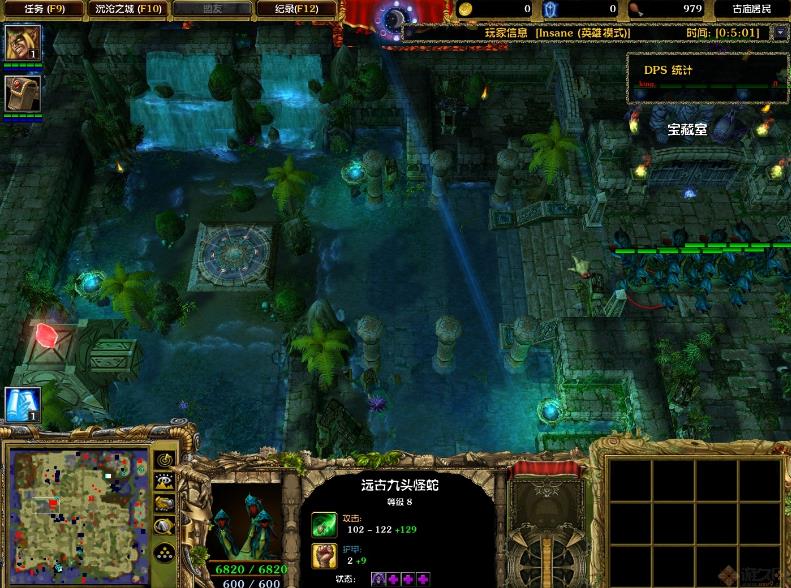Click the armor fist icon
This screenshot has width=791, height=588.
tap(324, 556)
